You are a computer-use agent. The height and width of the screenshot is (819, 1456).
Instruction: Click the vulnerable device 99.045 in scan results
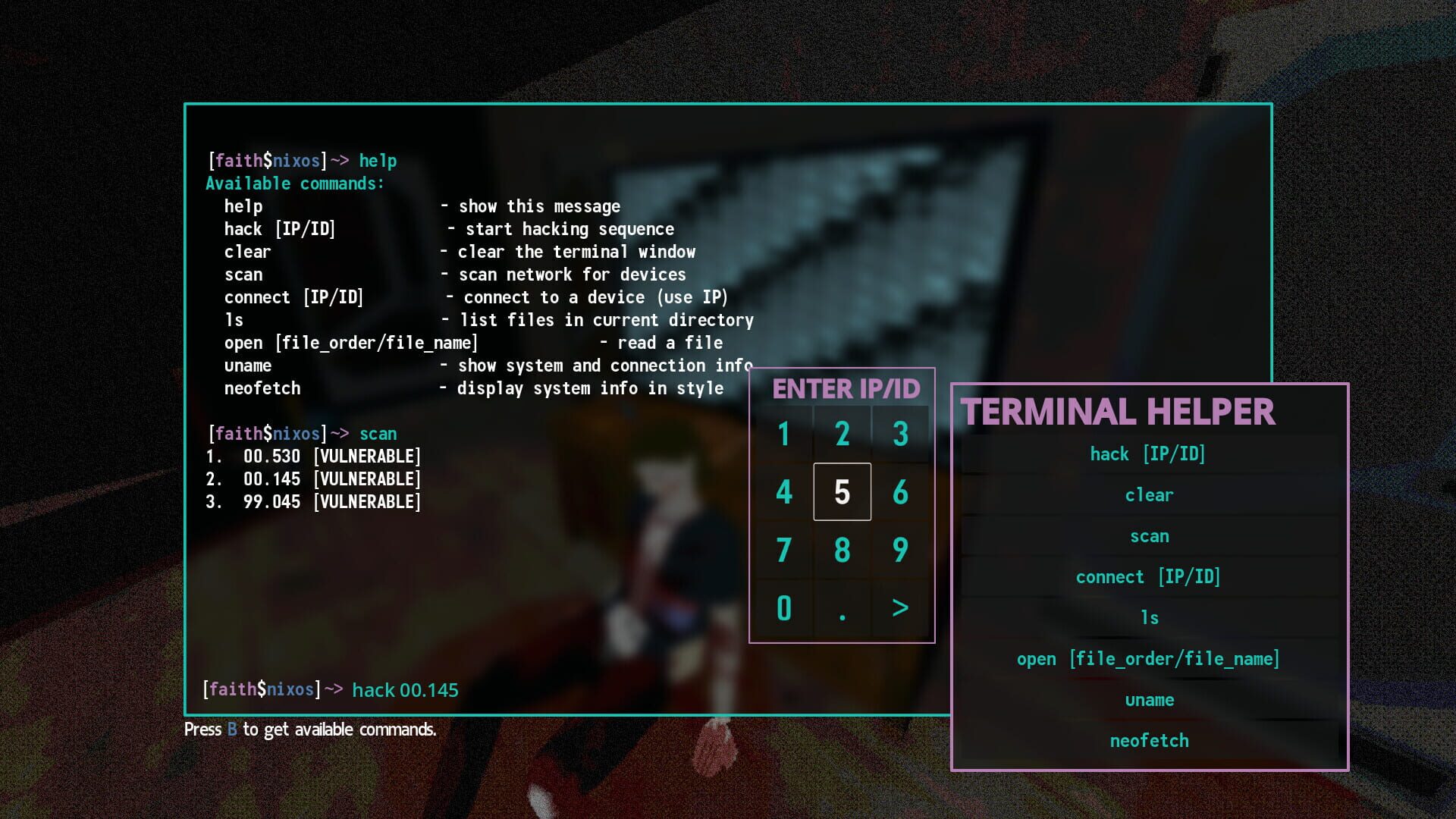[314, 501]
